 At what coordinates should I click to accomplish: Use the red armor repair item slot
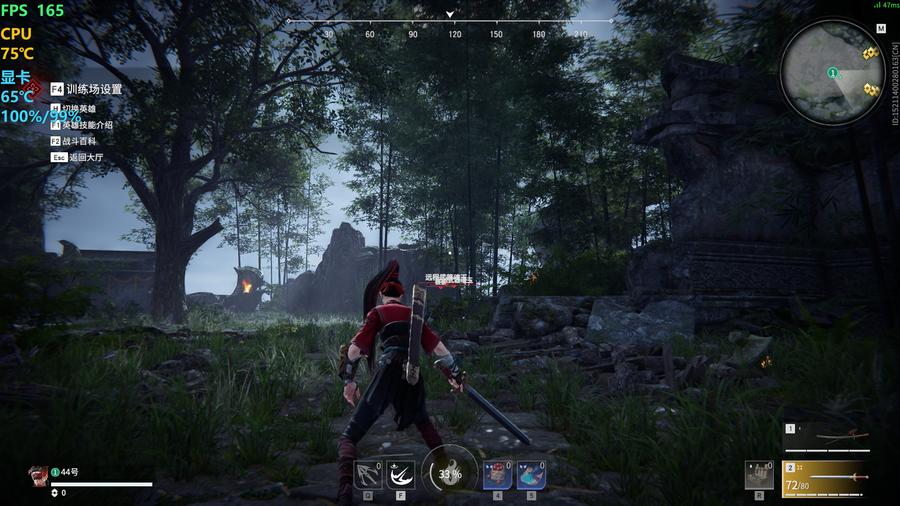498,474
